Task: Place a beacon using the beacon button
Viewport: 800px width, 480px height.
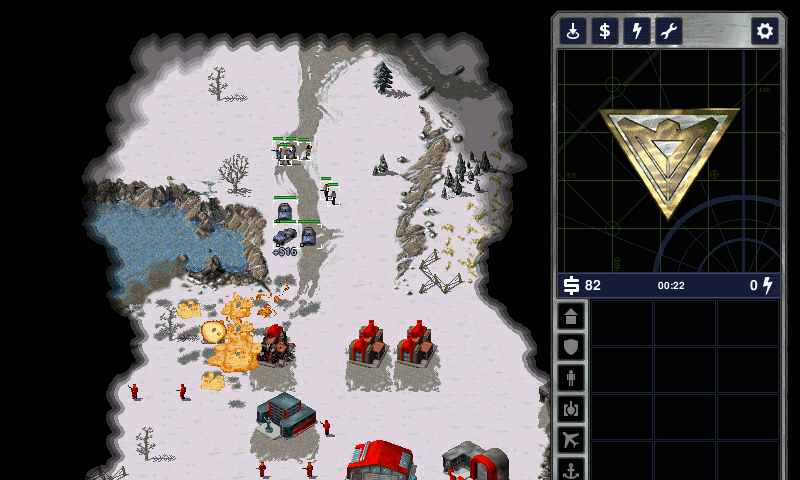Action: (x=573, y=31)
